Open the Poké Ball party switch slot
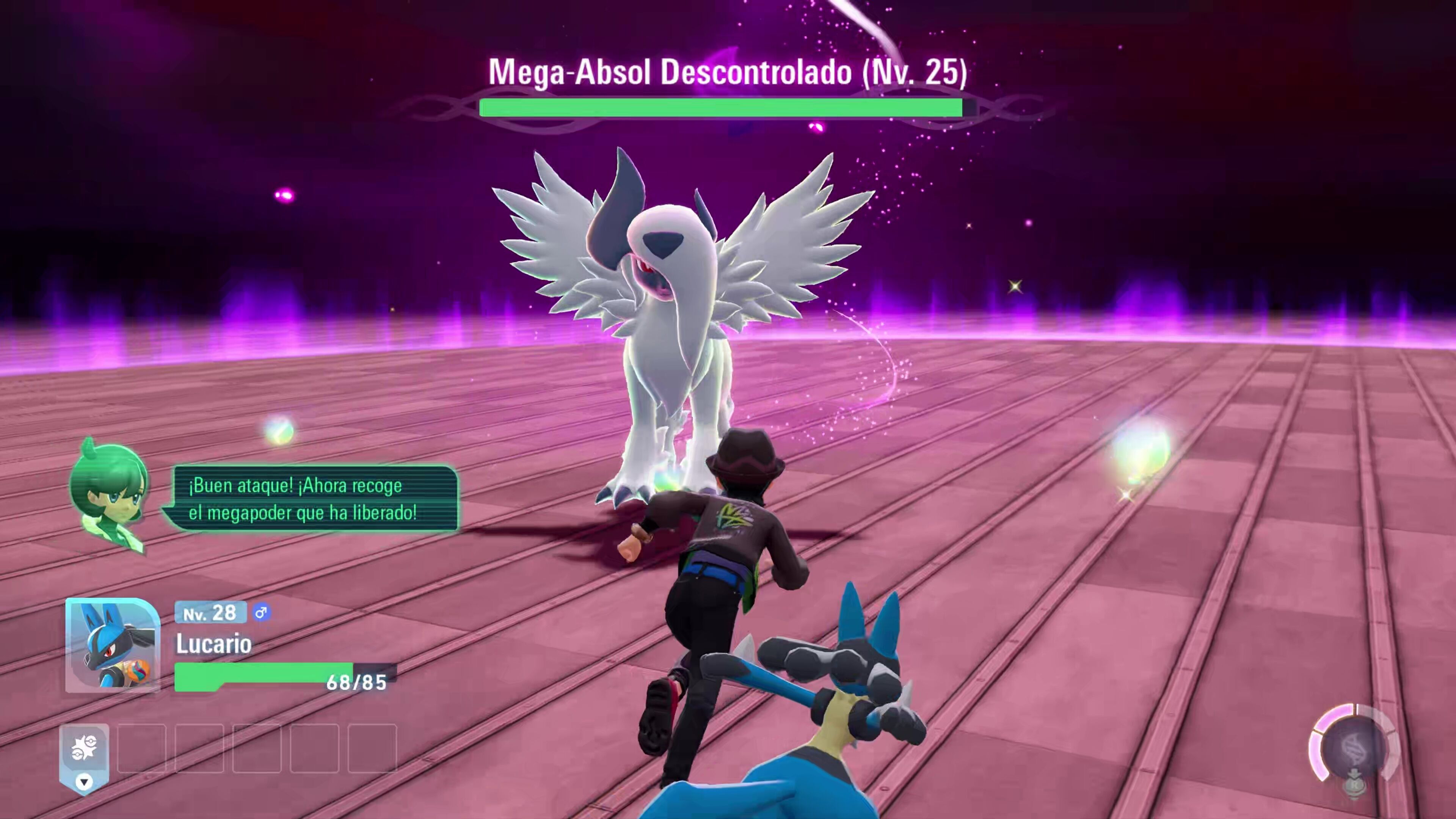The image size is (1456, 819). pyautogui.click(x=84, y=748)
